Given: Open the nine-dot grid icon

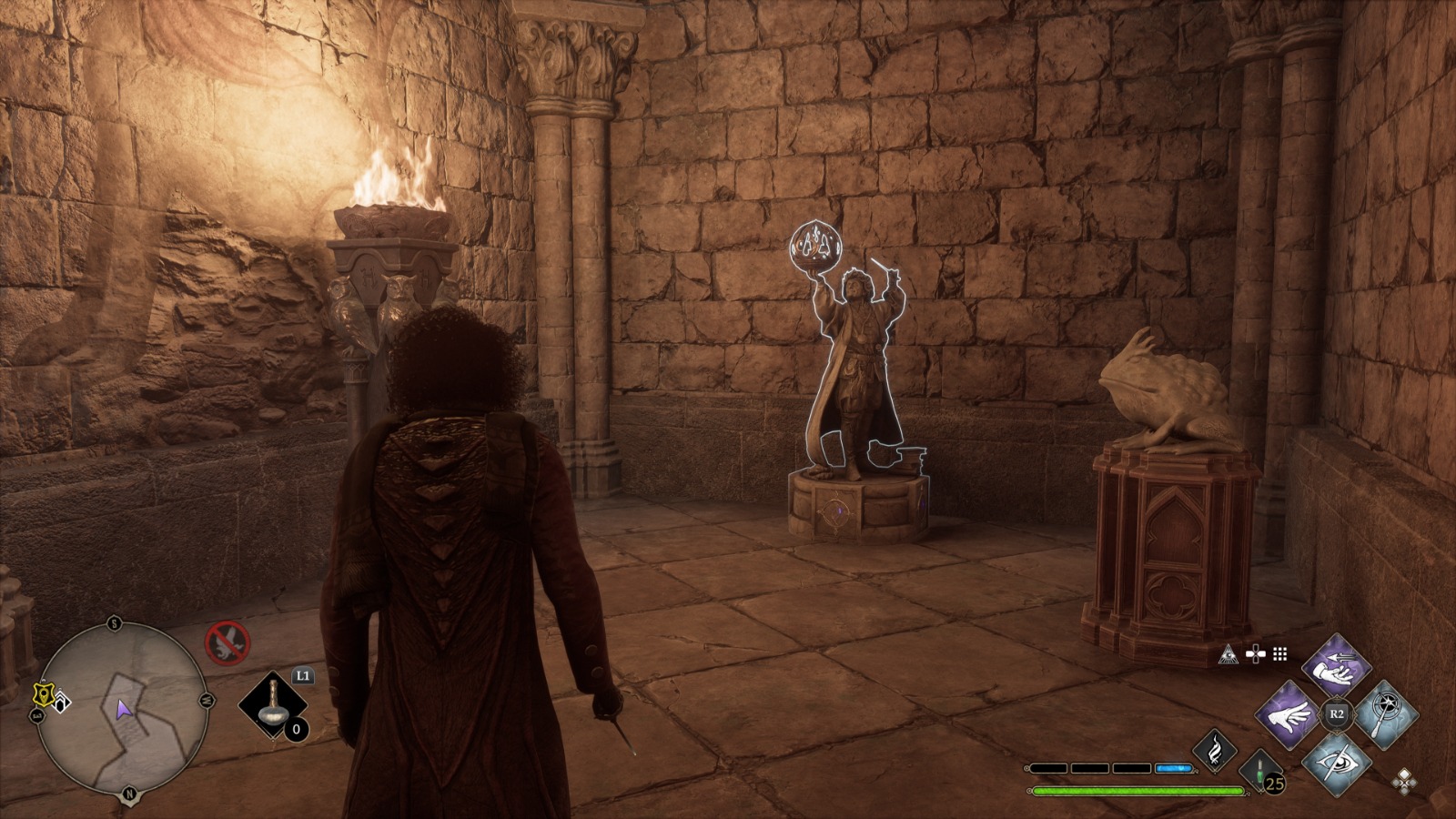Looking at the screenshot, I should point(1280,653).
